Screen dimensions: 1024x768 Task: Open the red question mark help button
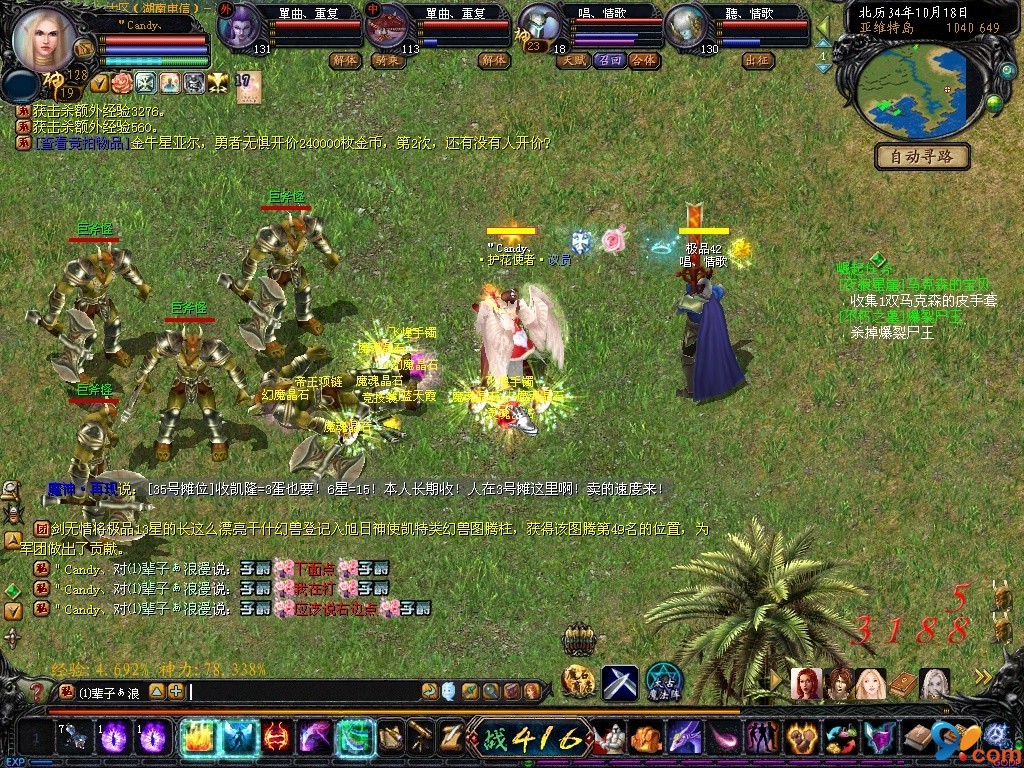point(37,691)
